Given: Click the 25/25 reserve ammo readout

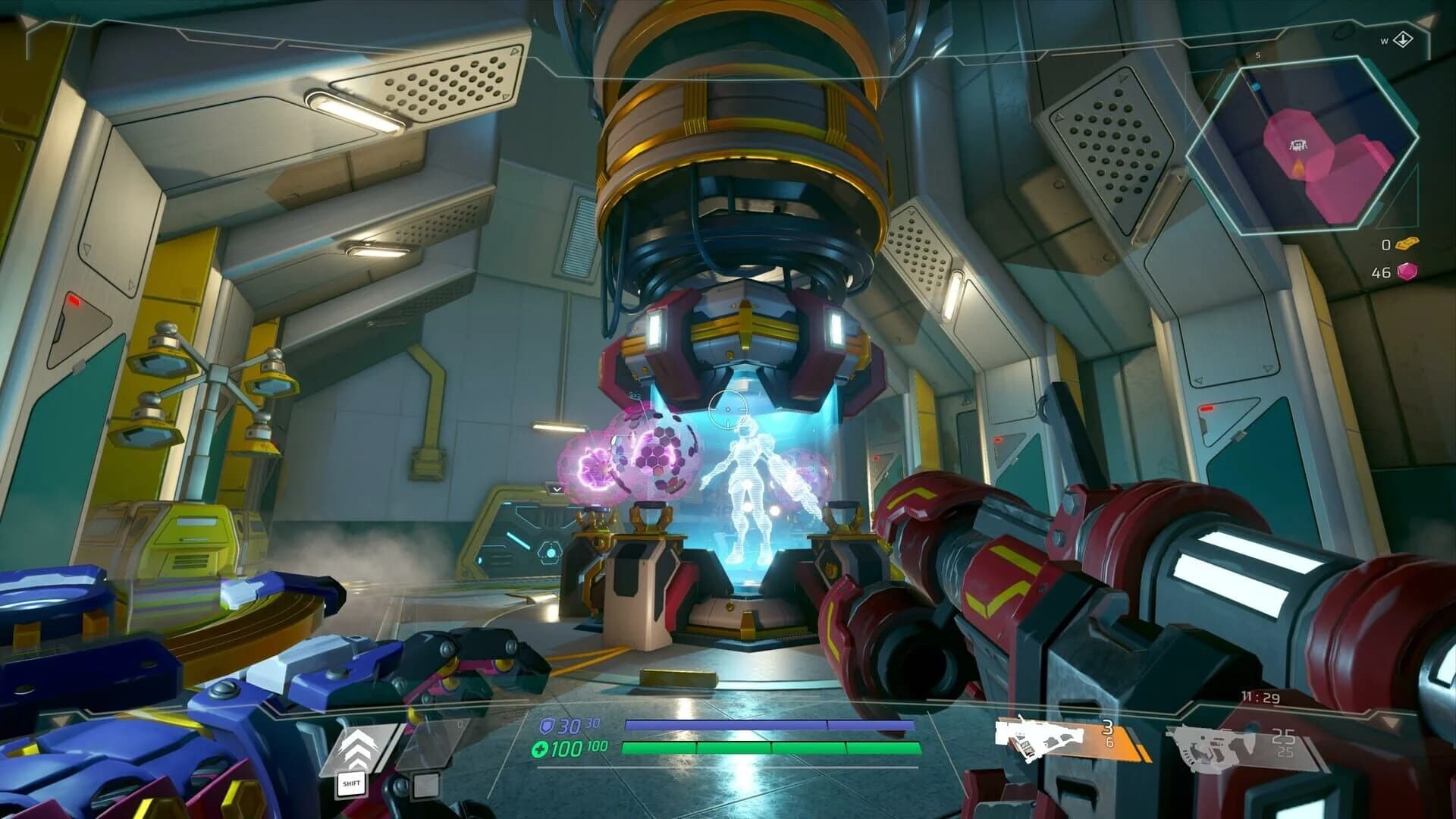Looking at the screenshot, I should 1284,741.
